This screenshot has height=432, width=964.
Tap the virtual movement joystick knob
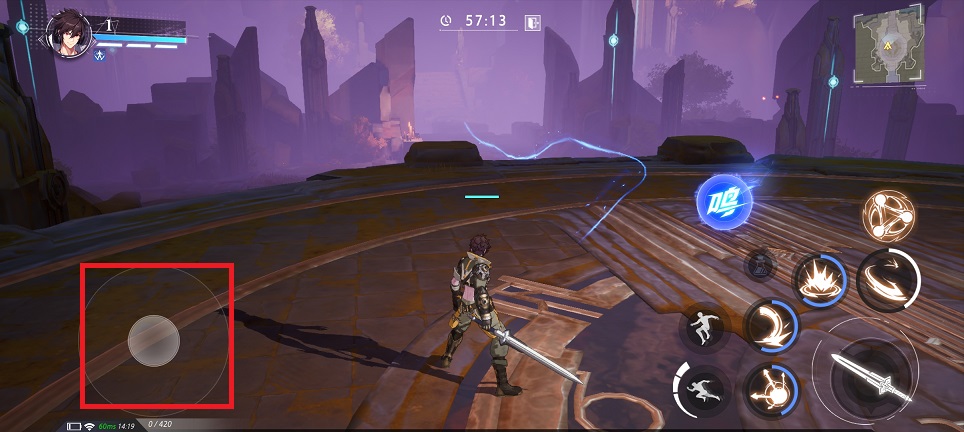click(x=154, y=340)
